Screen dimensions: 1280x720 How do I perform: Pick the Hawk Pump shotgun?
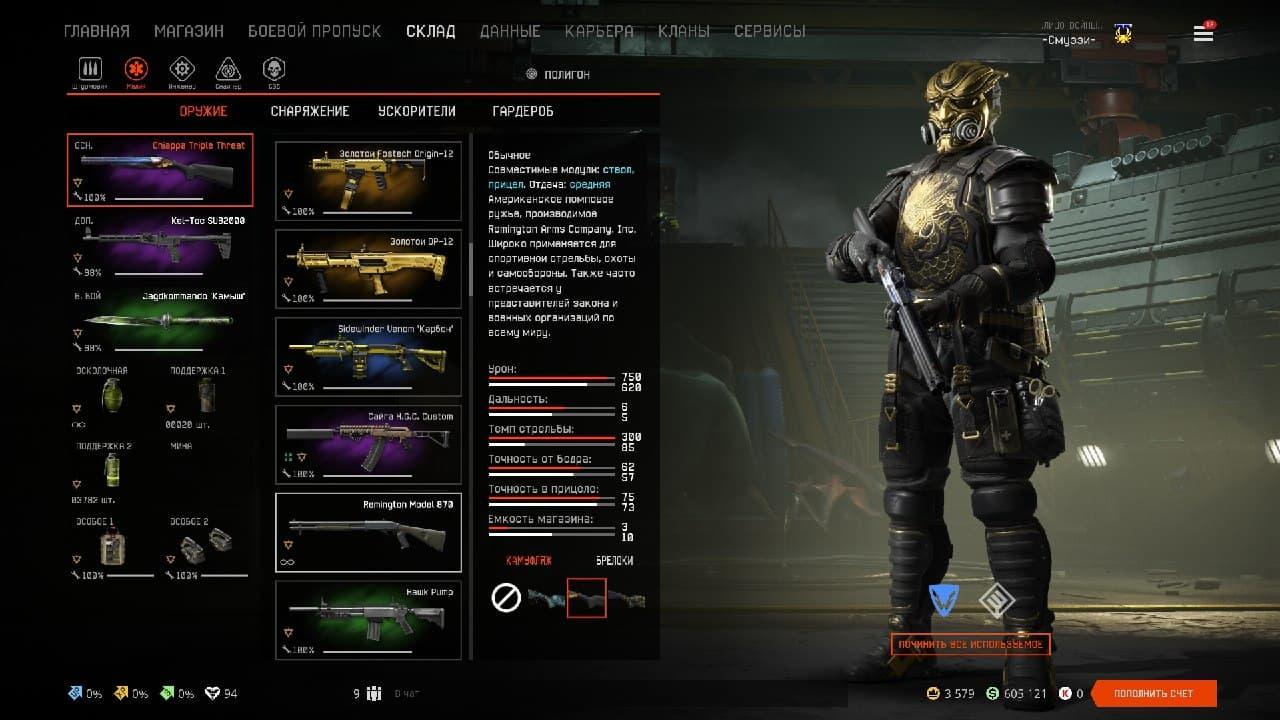point(368,620)
